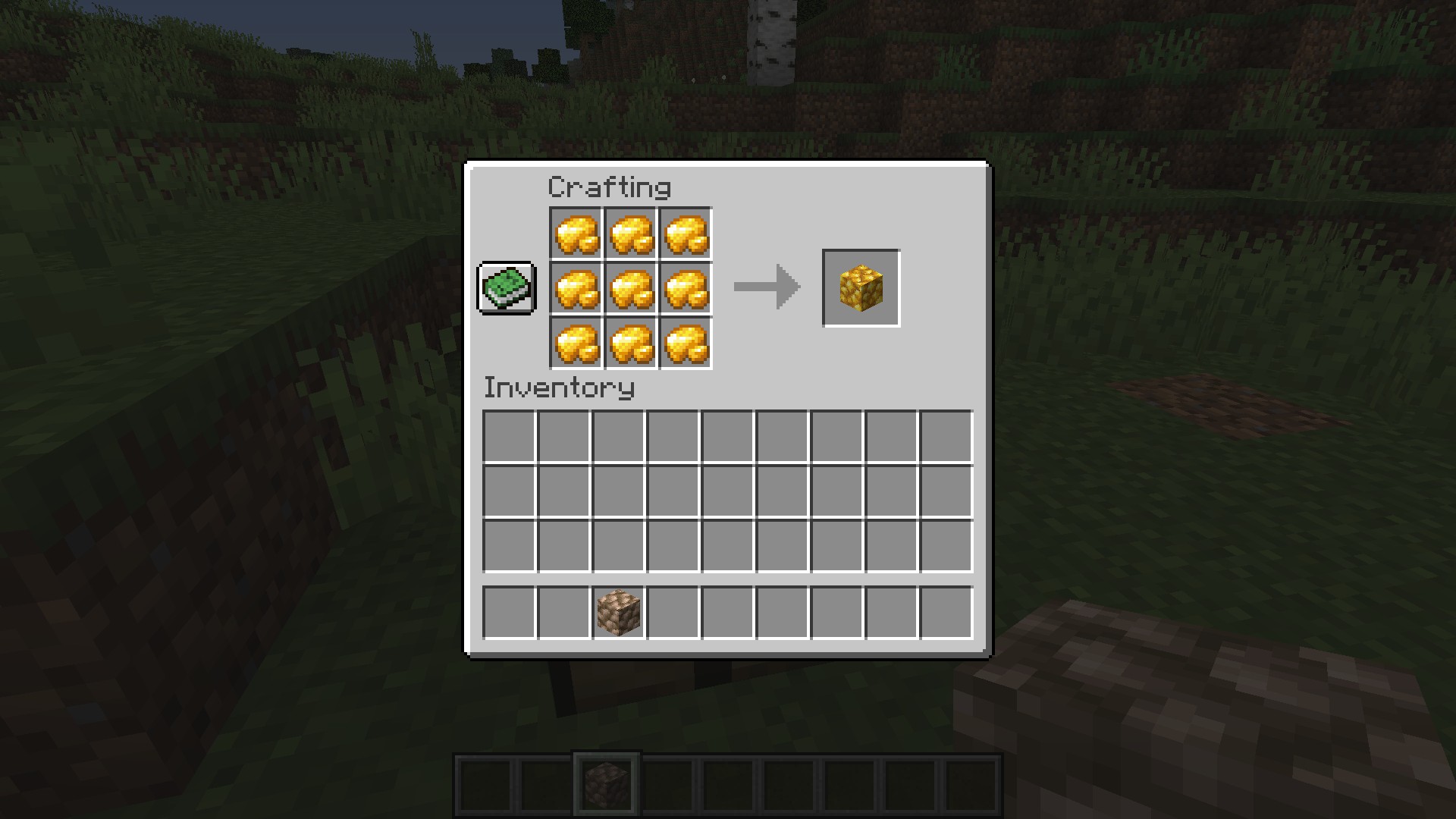
Task: Take the crafted yellow block from output slot
Action: 861,288
